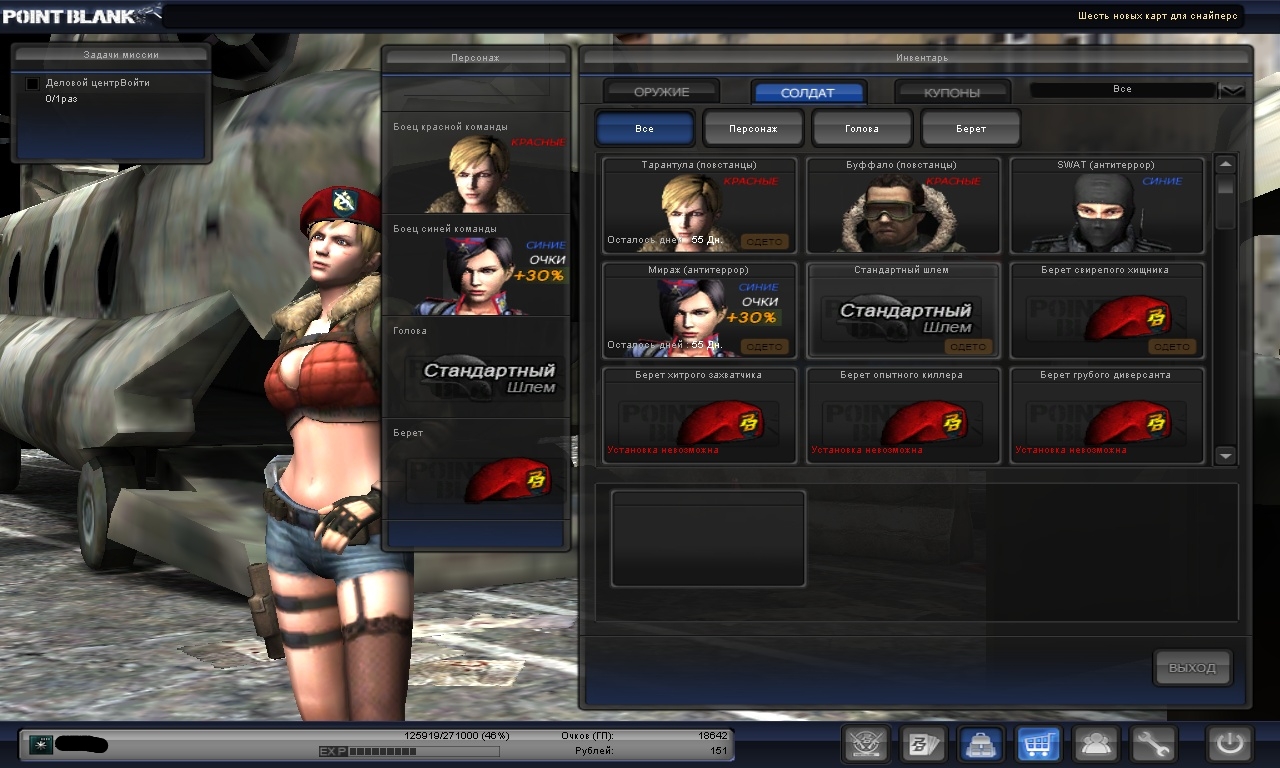The image size is (1280, 768).
Task: Open the Все dropdown arrow
Action: (1233, 90)
